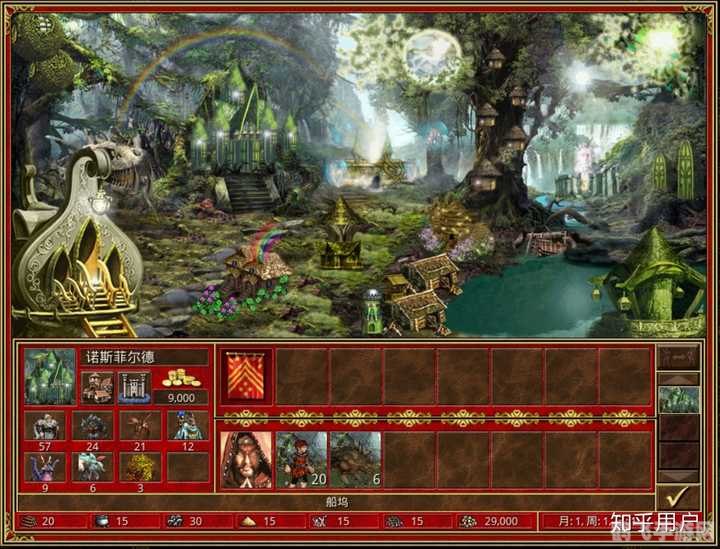Exit town with the gold checkmark button
720x549 pixels.
pyautogui.click(x=677, y=495)
